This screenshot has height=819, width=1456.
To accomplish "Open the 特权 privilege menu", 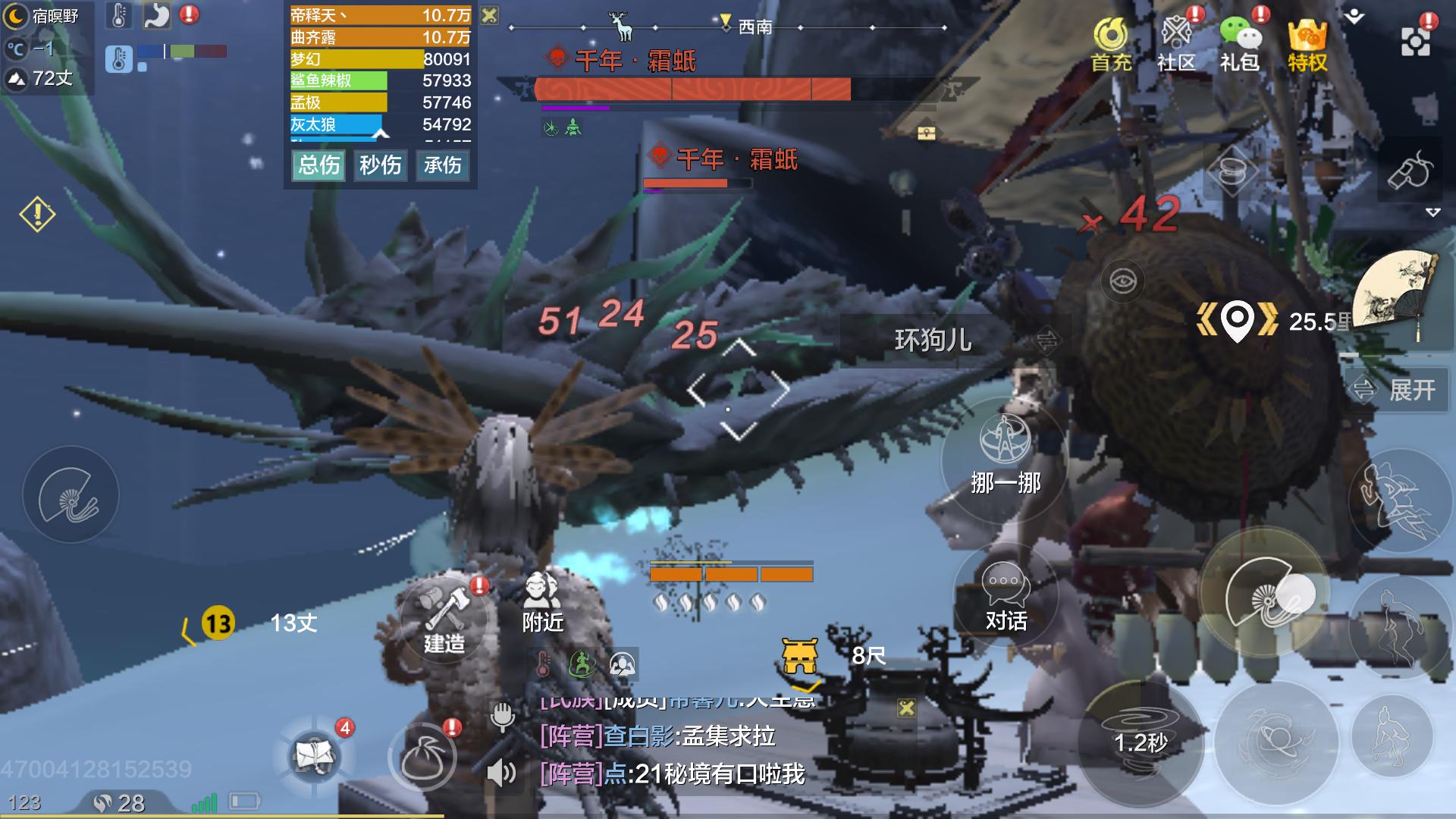I will pyautogui.click(x=1307, y=44).
